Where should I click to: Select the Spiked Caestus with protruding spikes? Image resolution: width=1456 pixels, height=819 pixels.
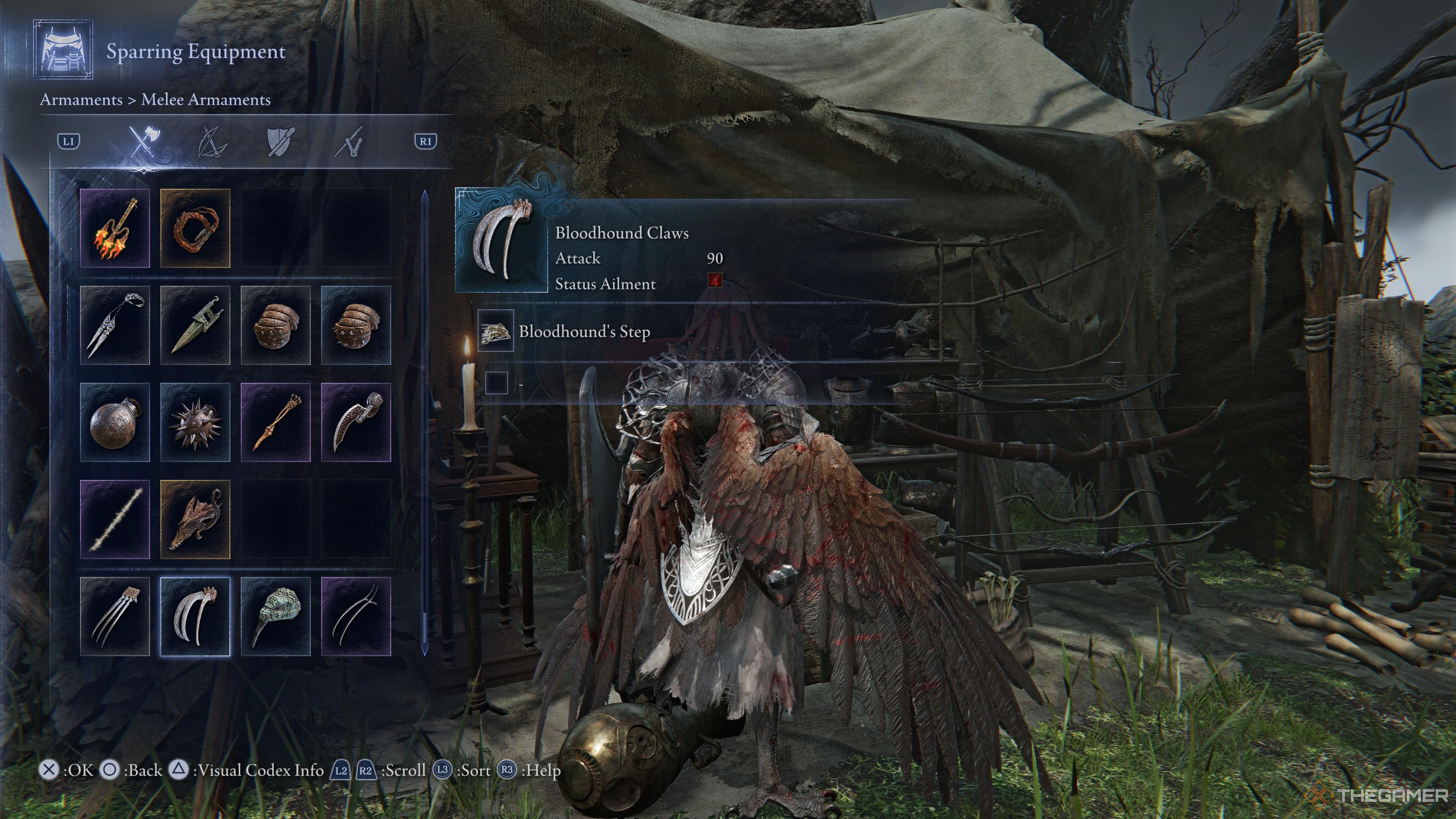(356, 325)
